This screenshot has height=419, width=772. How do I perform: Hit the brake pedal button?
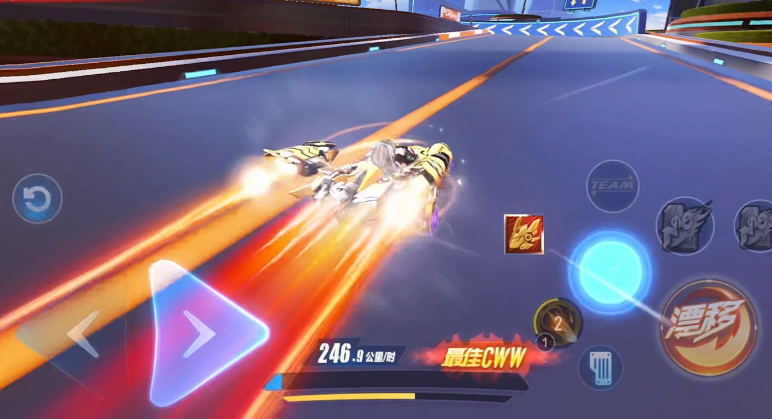click(600, 367)
